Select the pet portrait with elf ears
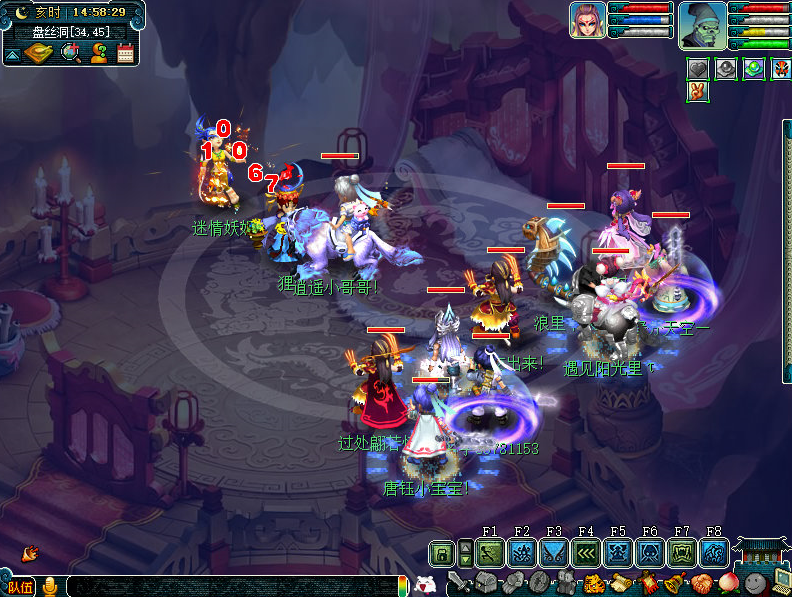The width and height of the screenshot is (792, 597). (x=587, y=20)
